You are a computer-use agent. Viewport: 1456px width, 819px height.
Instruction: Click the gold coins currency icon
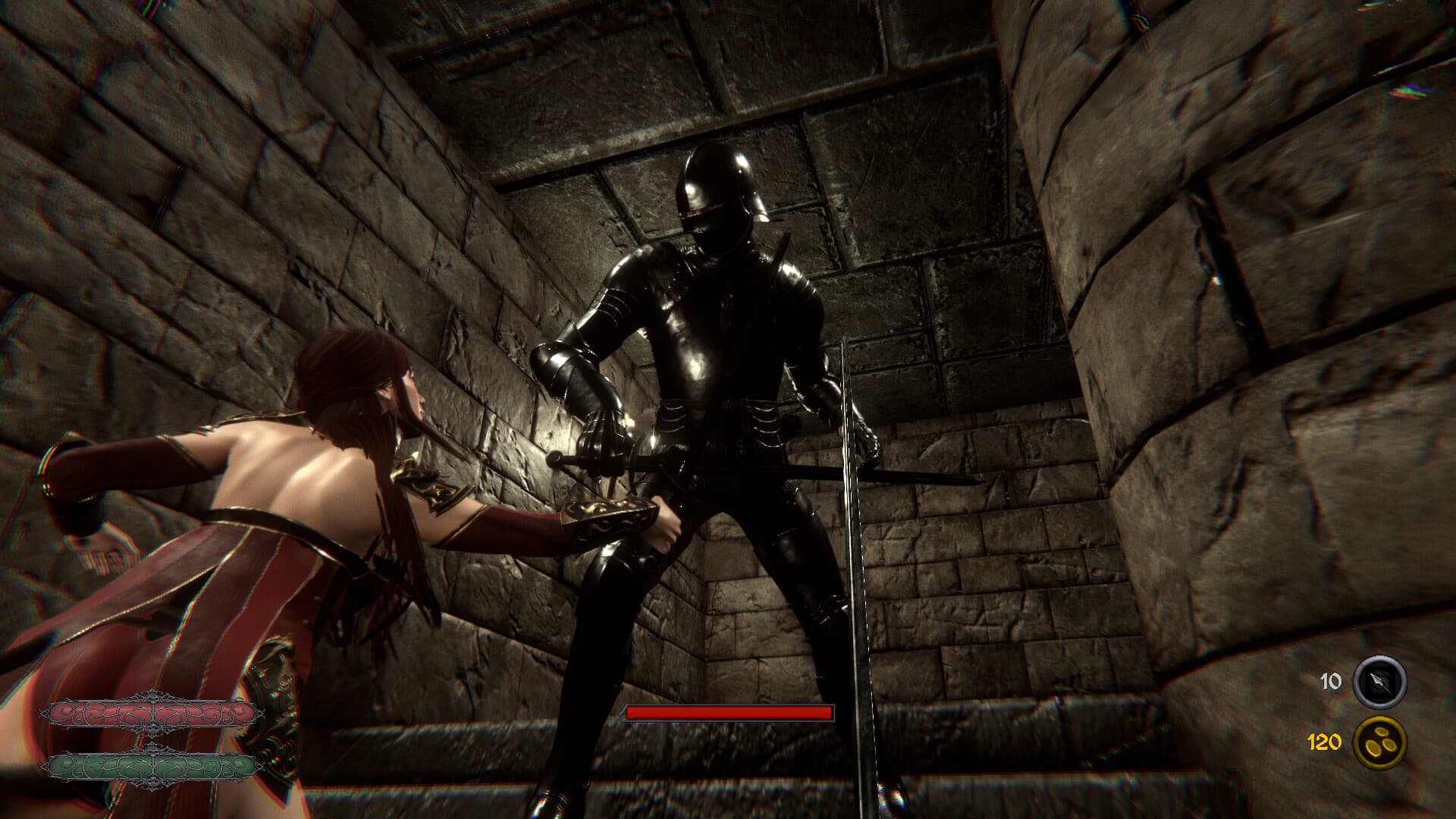(x=1379, y=743)
